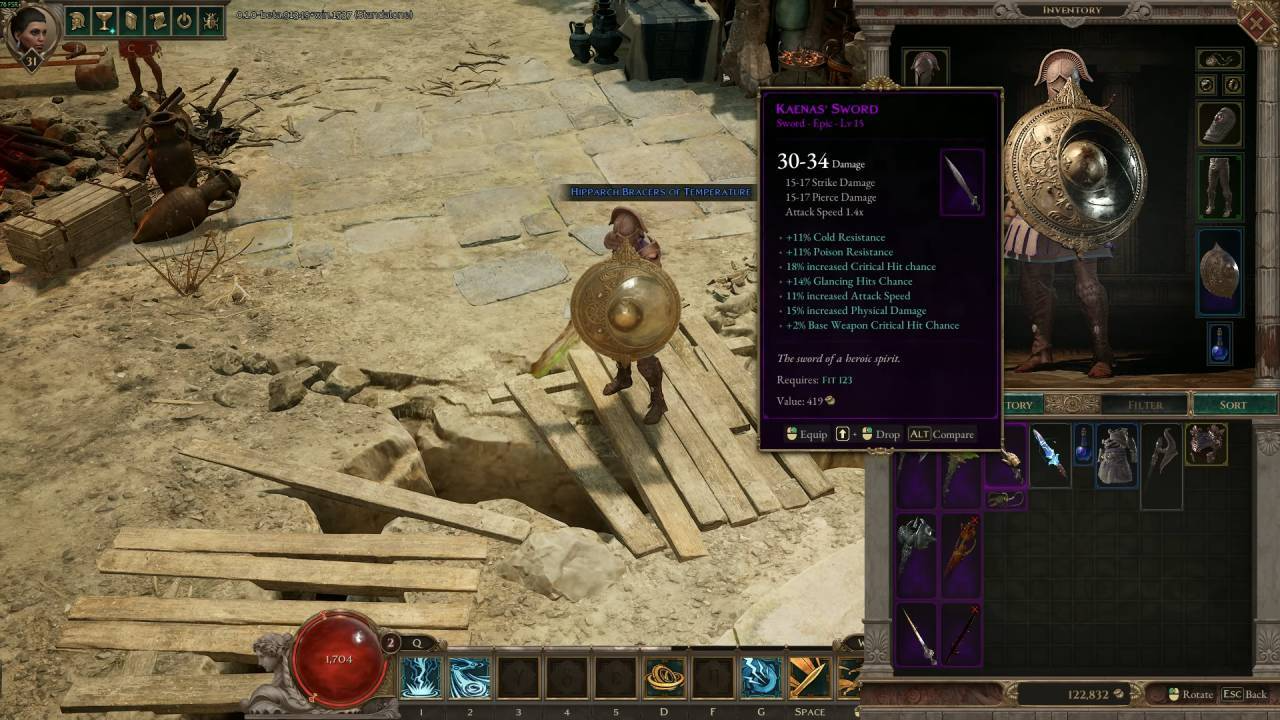1280x720 pixels.
Task: Close the inventory with the X button
Action: (1261, 21)
